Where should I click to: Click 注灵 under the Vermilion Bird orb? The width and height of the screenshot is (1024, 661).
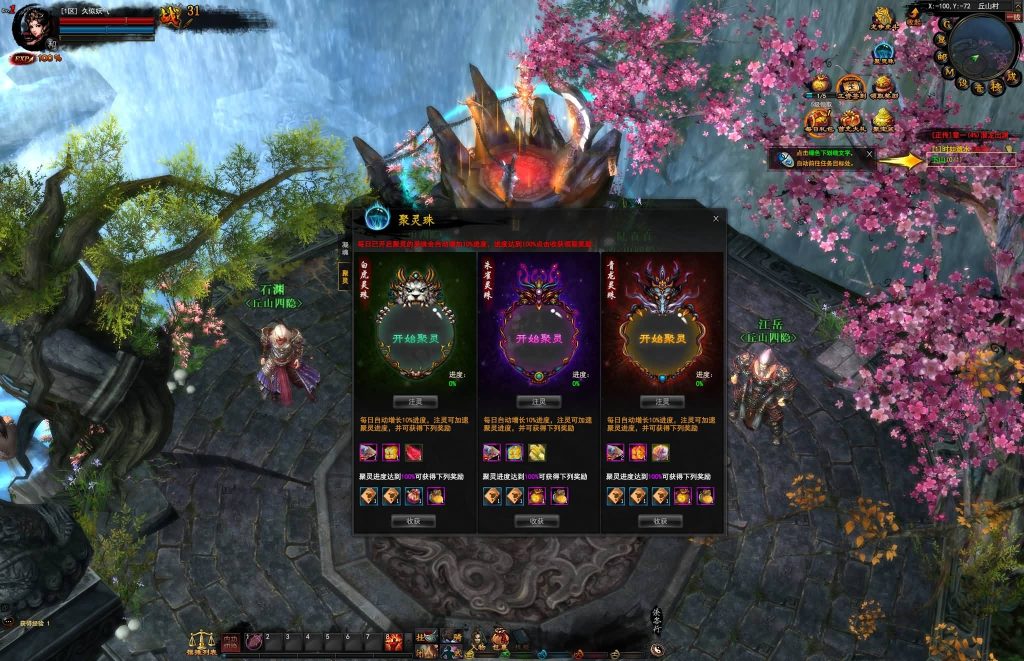coord(537,401)
